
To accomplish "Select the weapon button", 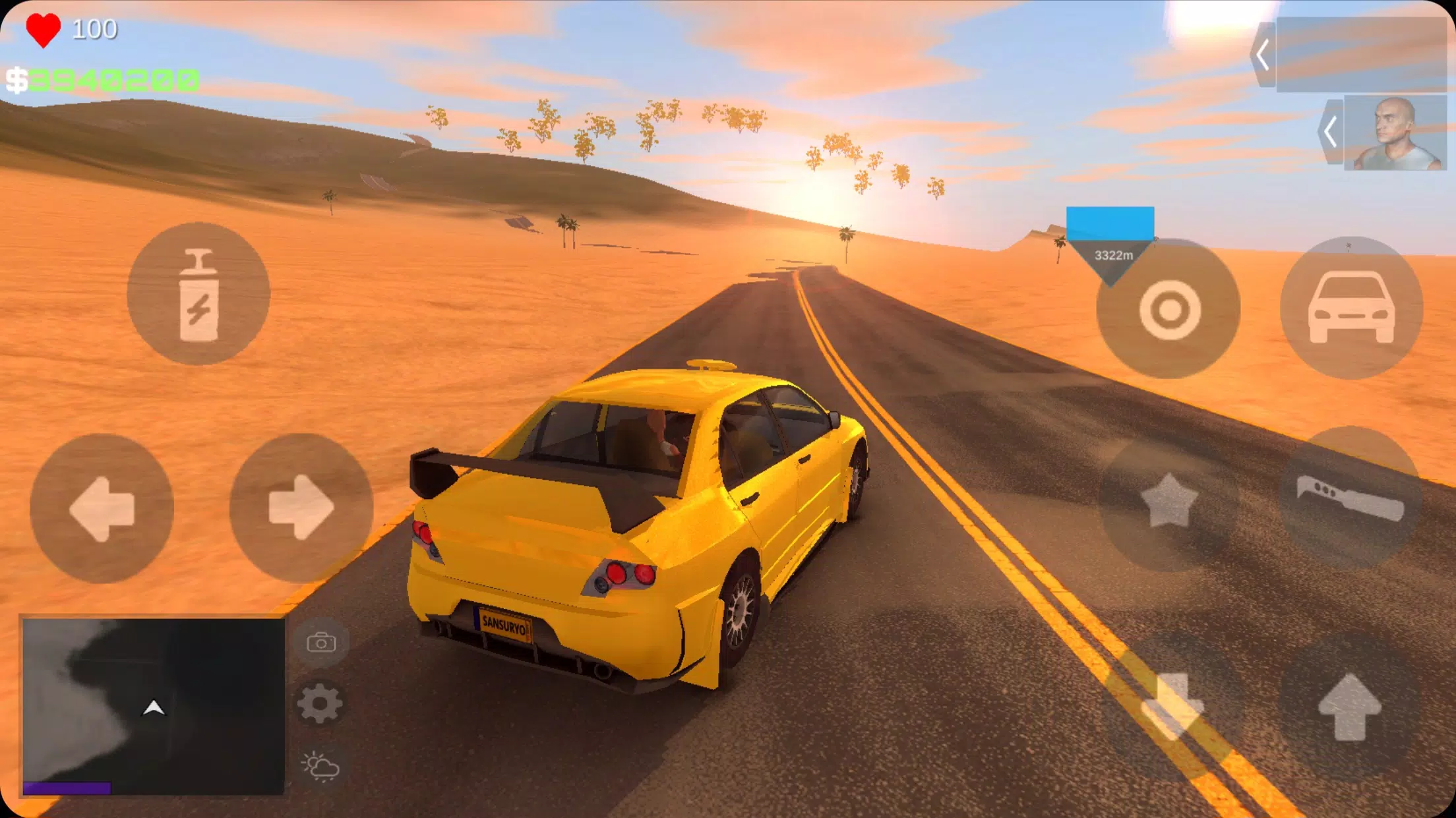I will point(1350,499).
